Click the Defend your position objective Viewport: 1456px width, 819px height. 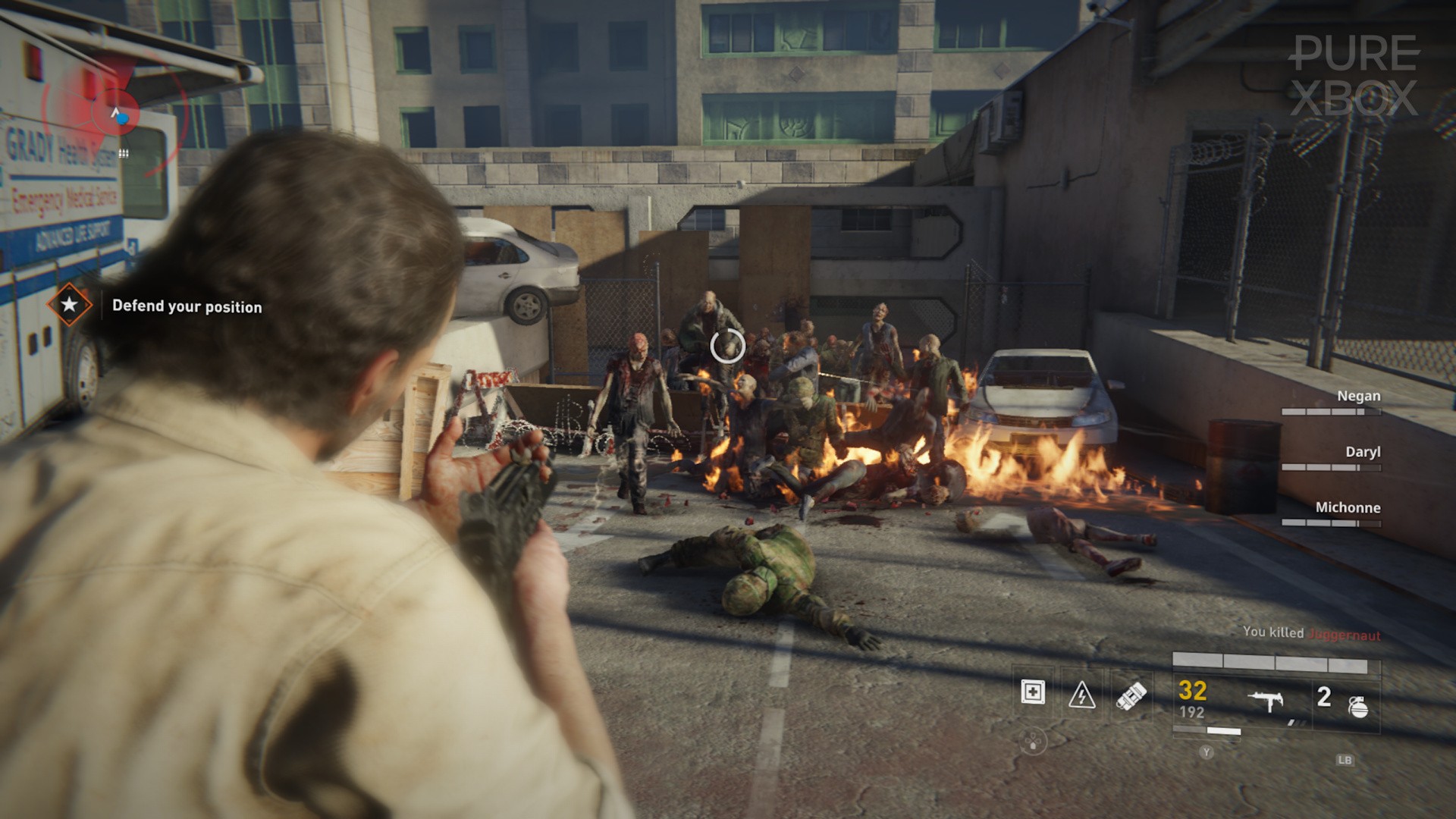[x=187, y=306]
